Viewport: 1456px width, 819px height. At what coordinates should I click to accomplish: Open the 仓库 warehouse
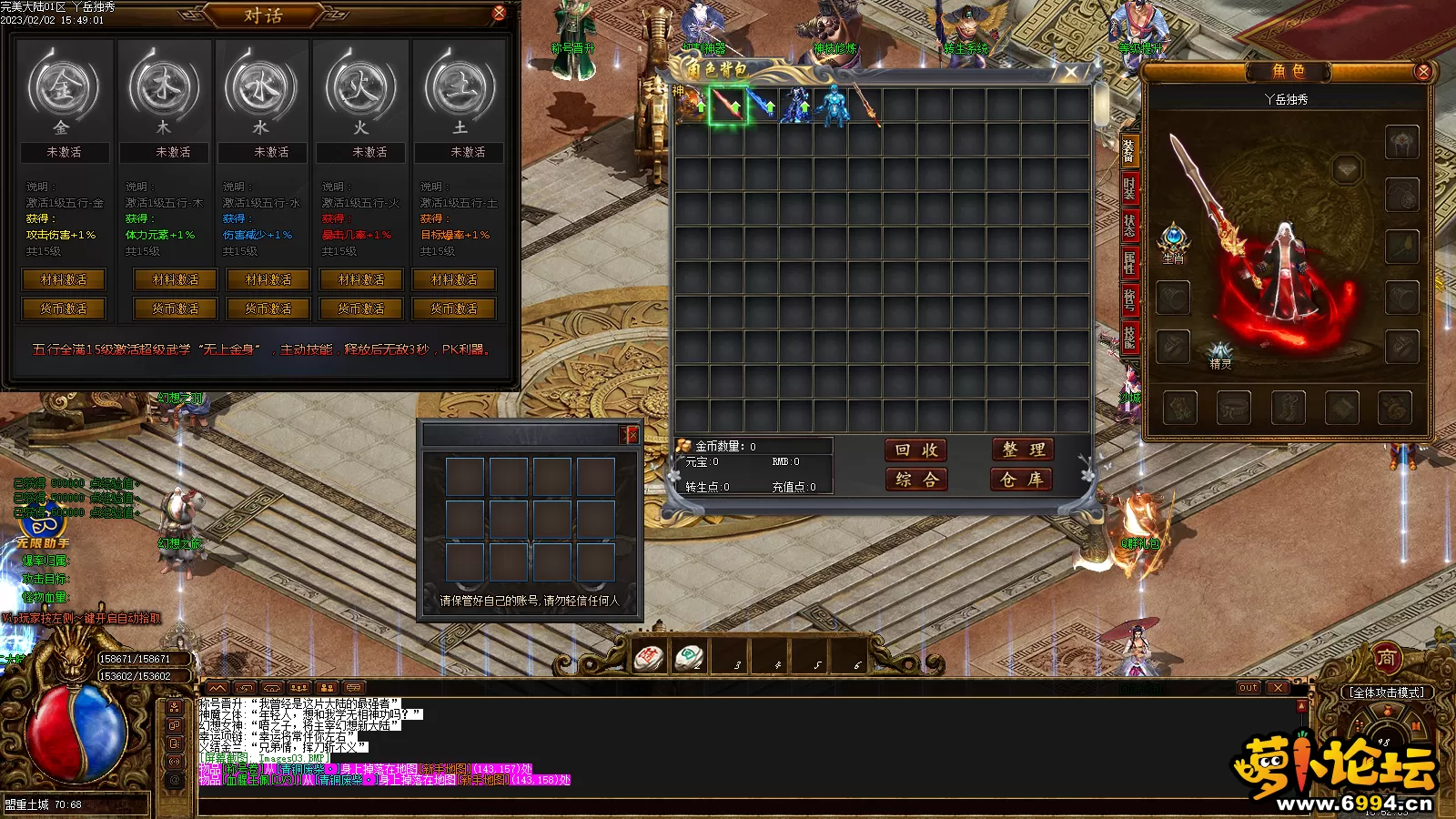click(x=1022, y=480)
